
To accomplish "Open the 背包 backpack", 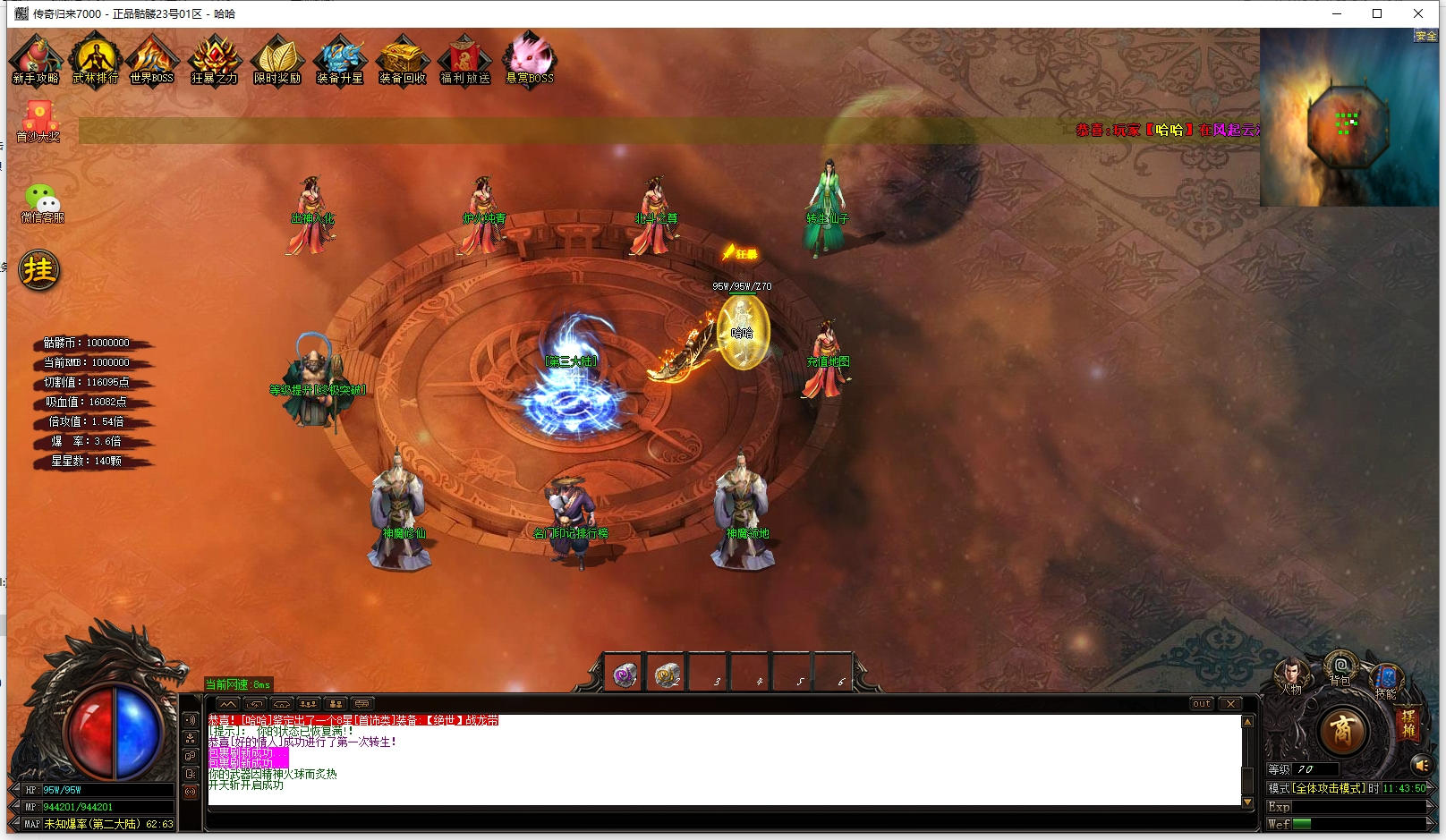I will point(1340,667).
